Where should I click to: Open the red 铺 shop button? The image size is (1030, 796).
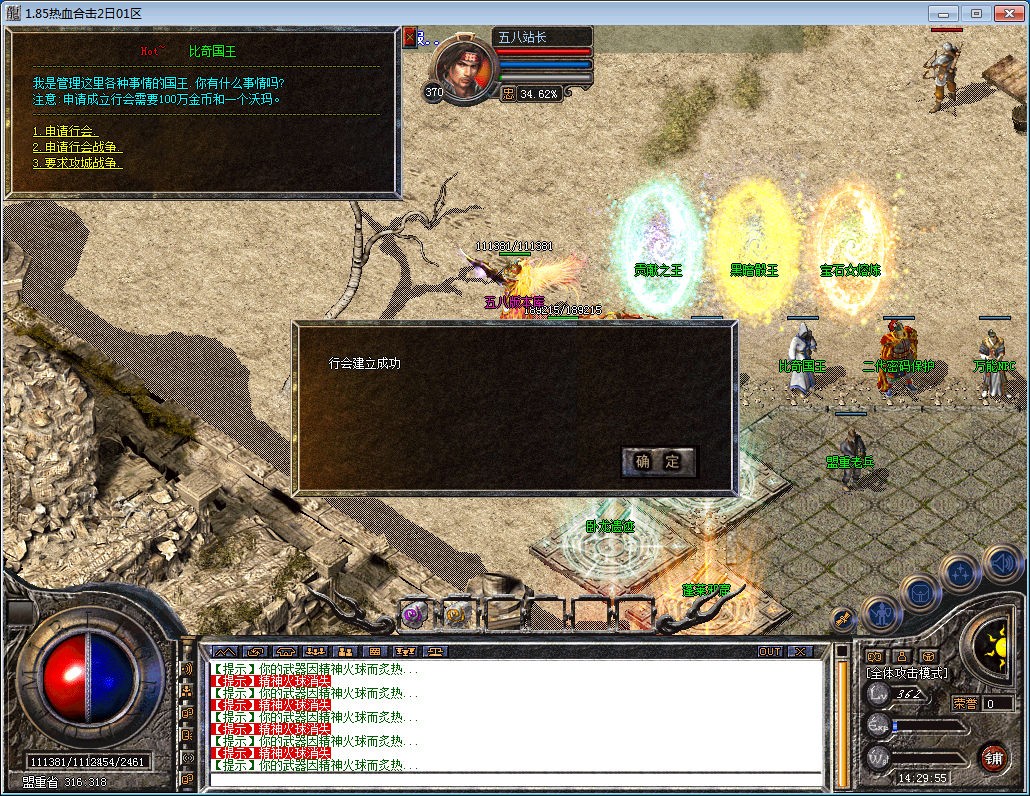[993, 757]
